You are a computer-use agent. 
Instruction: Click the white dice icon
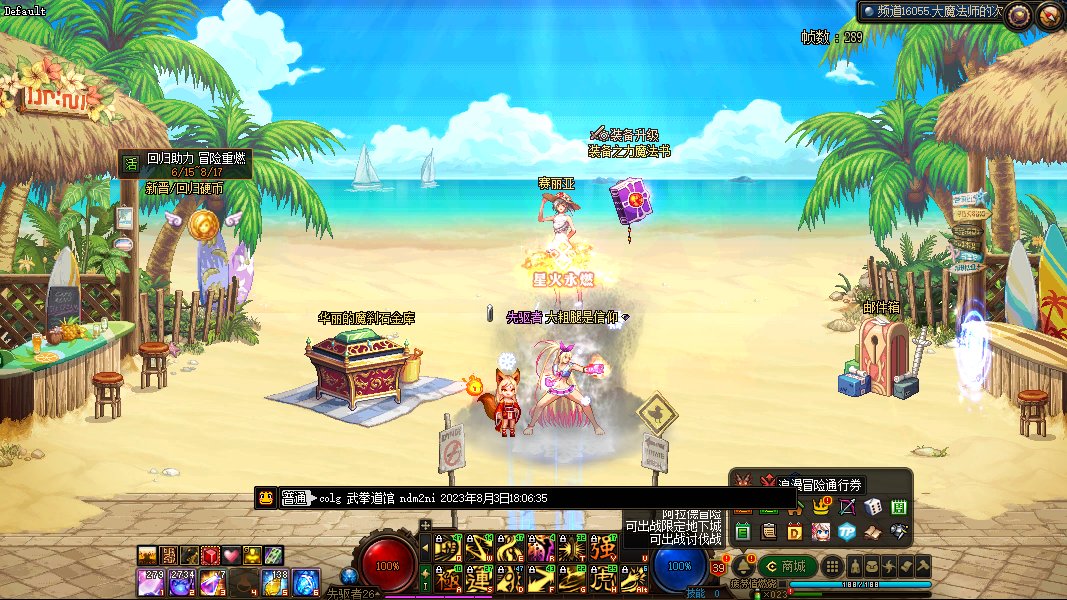(872, 507)
